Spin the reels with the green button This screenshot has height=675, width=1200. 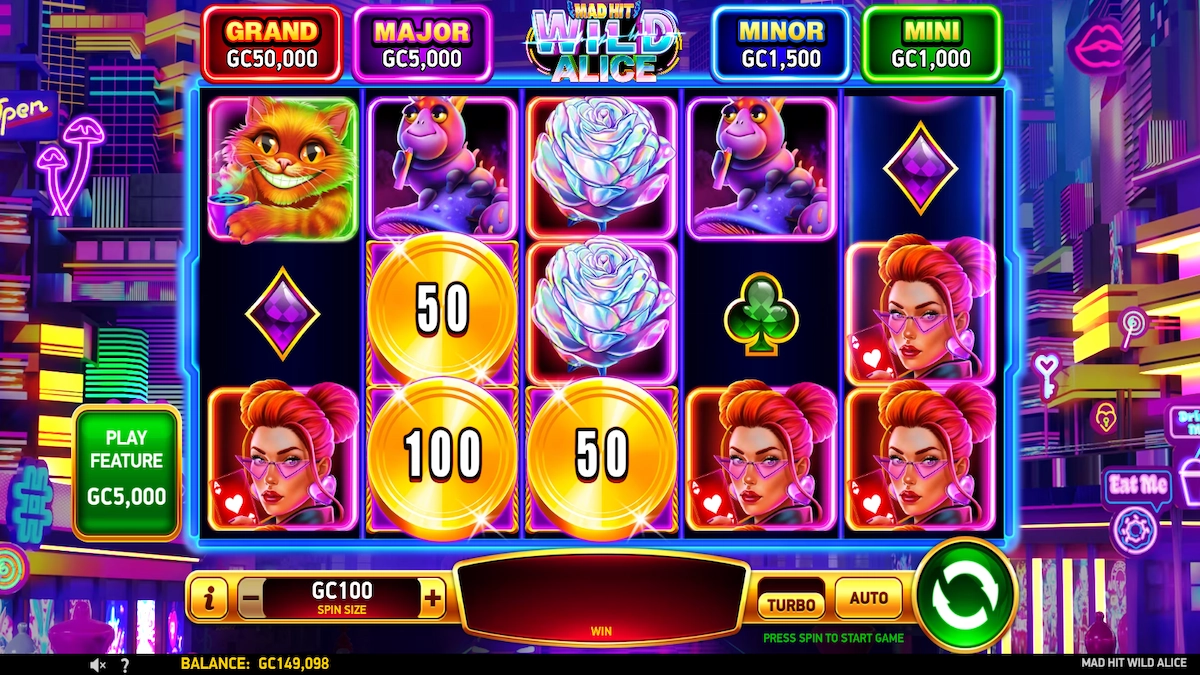click(964, 597)
